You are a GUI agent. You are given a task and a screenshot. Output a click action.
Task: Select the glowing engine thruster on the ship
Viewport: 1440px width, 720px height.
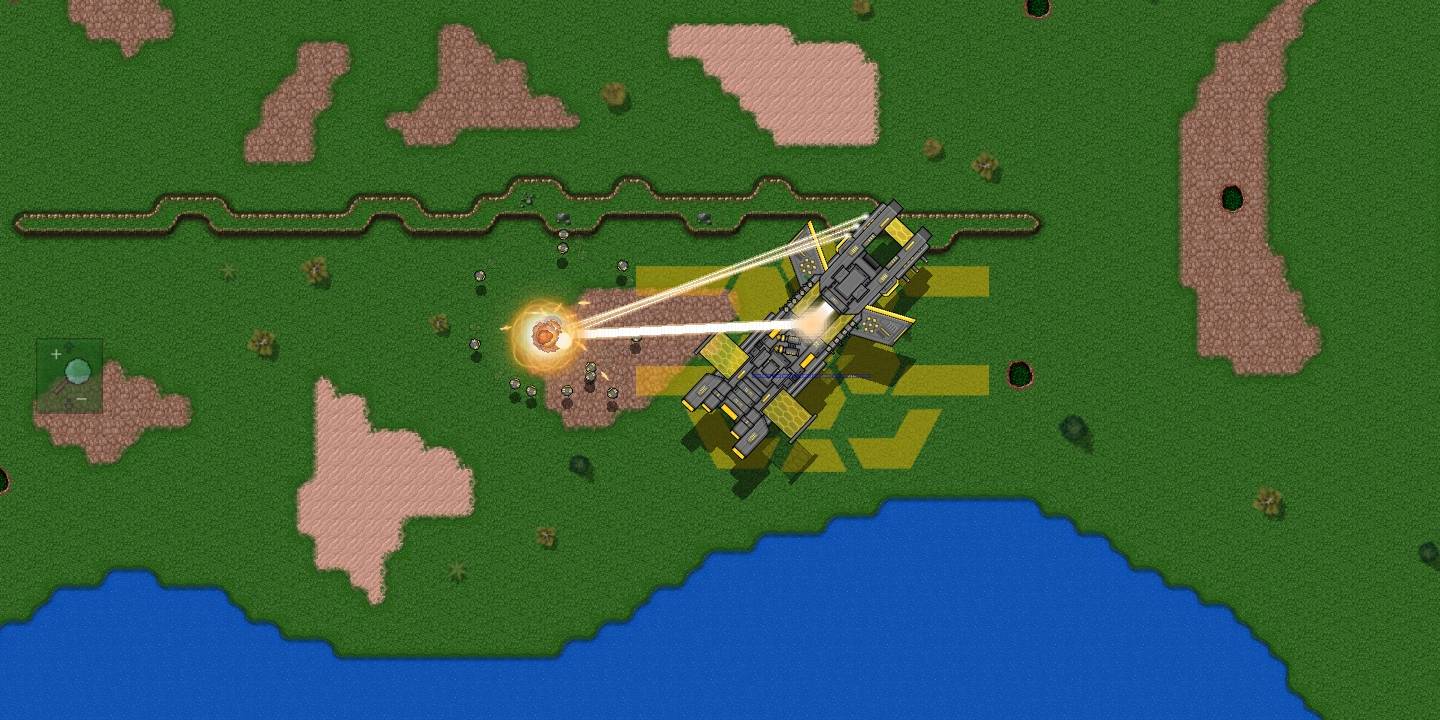[x=812, y=322]
